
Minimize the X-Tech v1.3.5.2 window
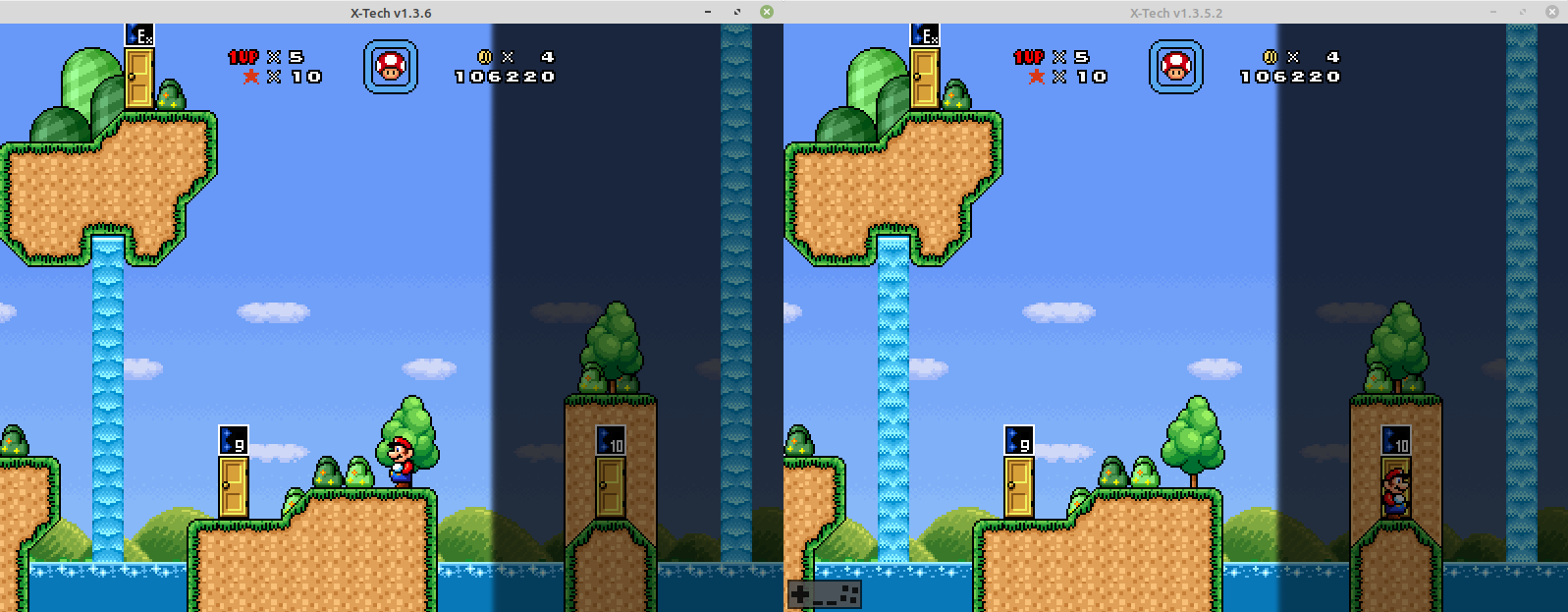tap(1492, 12)
